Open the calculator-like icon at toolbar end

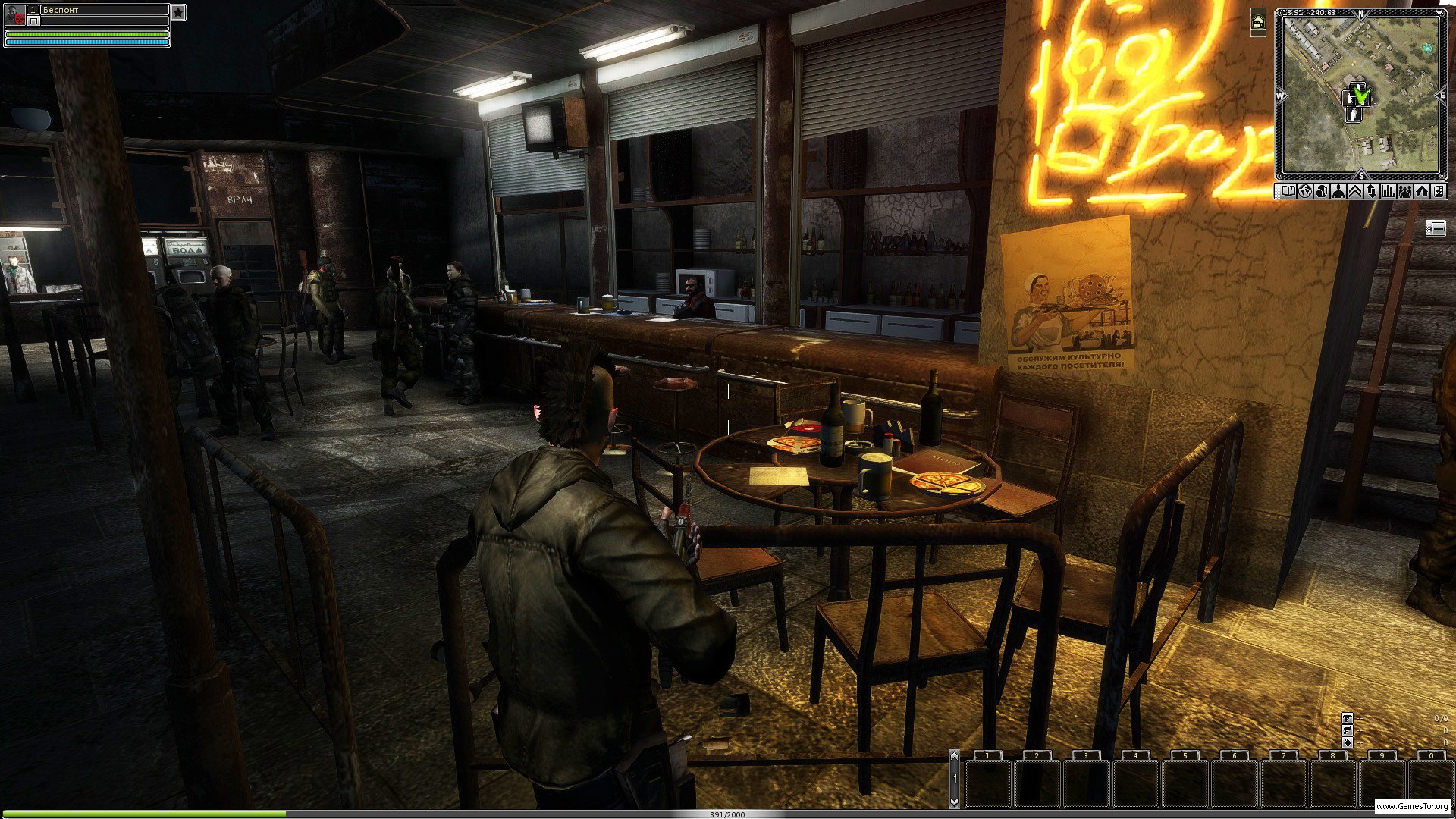[1439, 192]
